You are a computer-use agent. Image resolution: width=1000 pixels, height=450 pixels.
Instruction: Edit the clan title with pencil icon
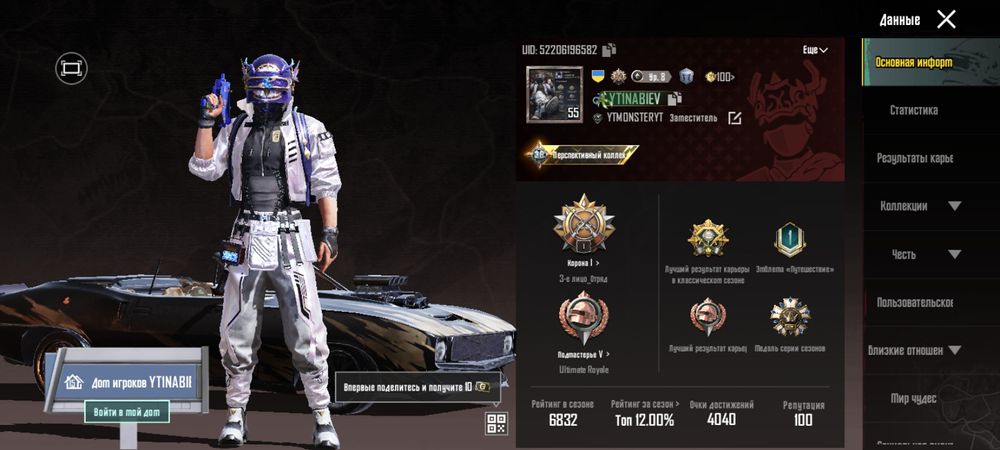point(735,118)
